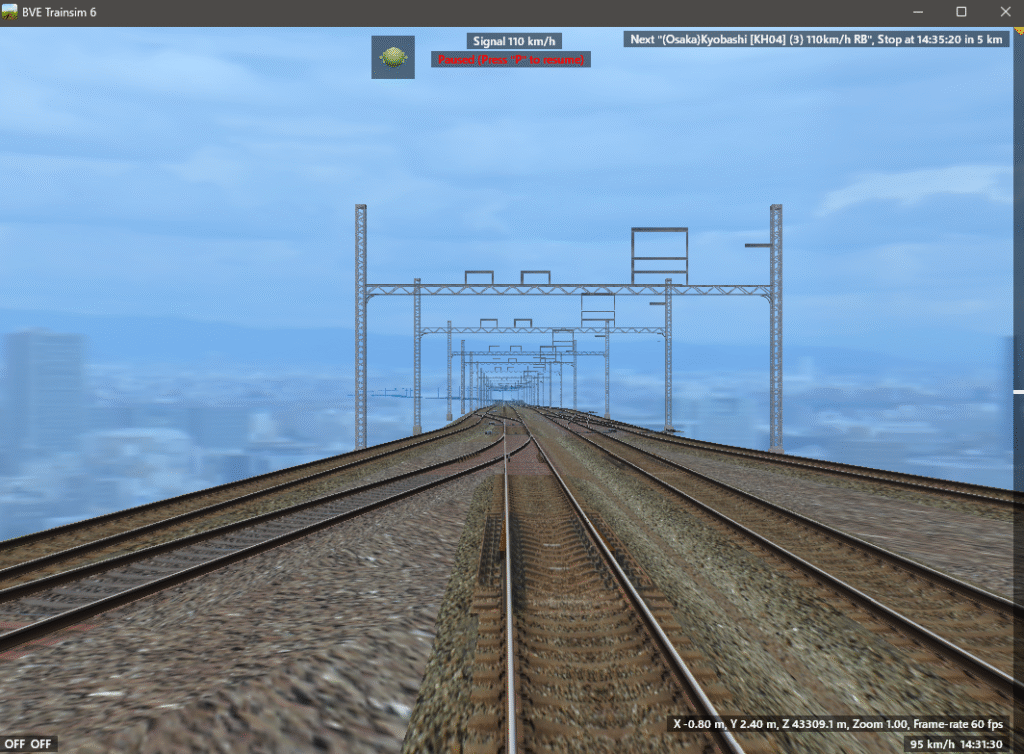This screenshot has width=1024, height=754.
Task: Close the BVE Trainsim 6 window
Action: point(1004,12)
